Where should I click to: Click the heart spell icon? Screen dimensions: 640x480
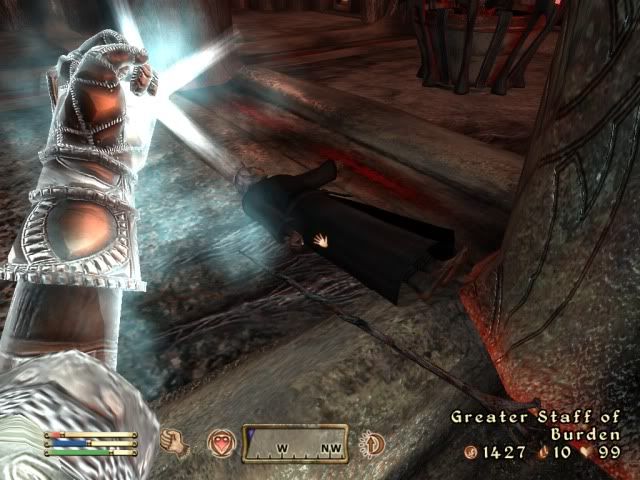[220, 441]
